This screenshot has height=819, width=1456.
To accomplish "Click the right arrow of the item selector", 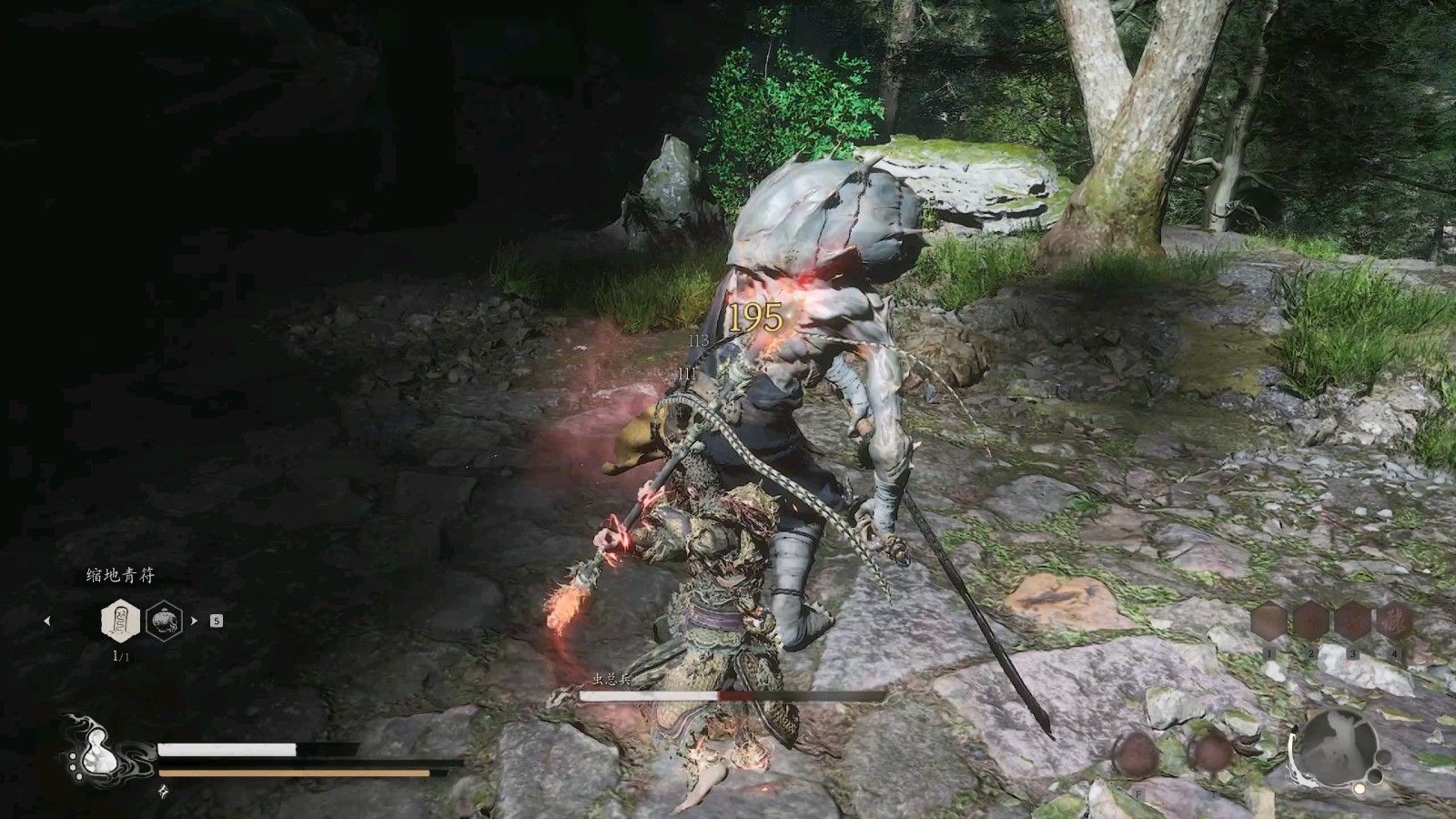I will 194,622.
